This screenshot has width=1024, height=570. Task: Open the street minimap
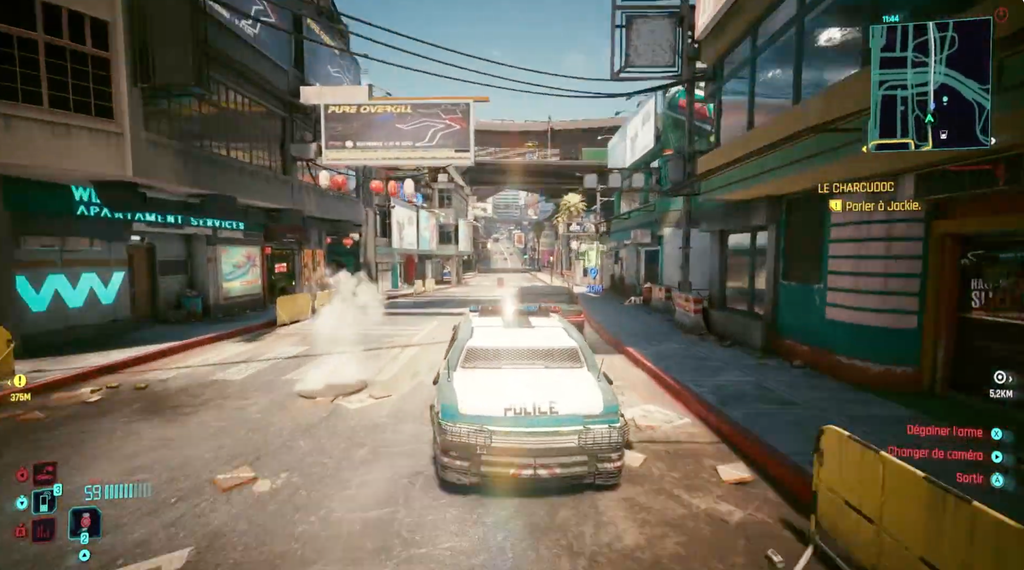pos(930,84)
